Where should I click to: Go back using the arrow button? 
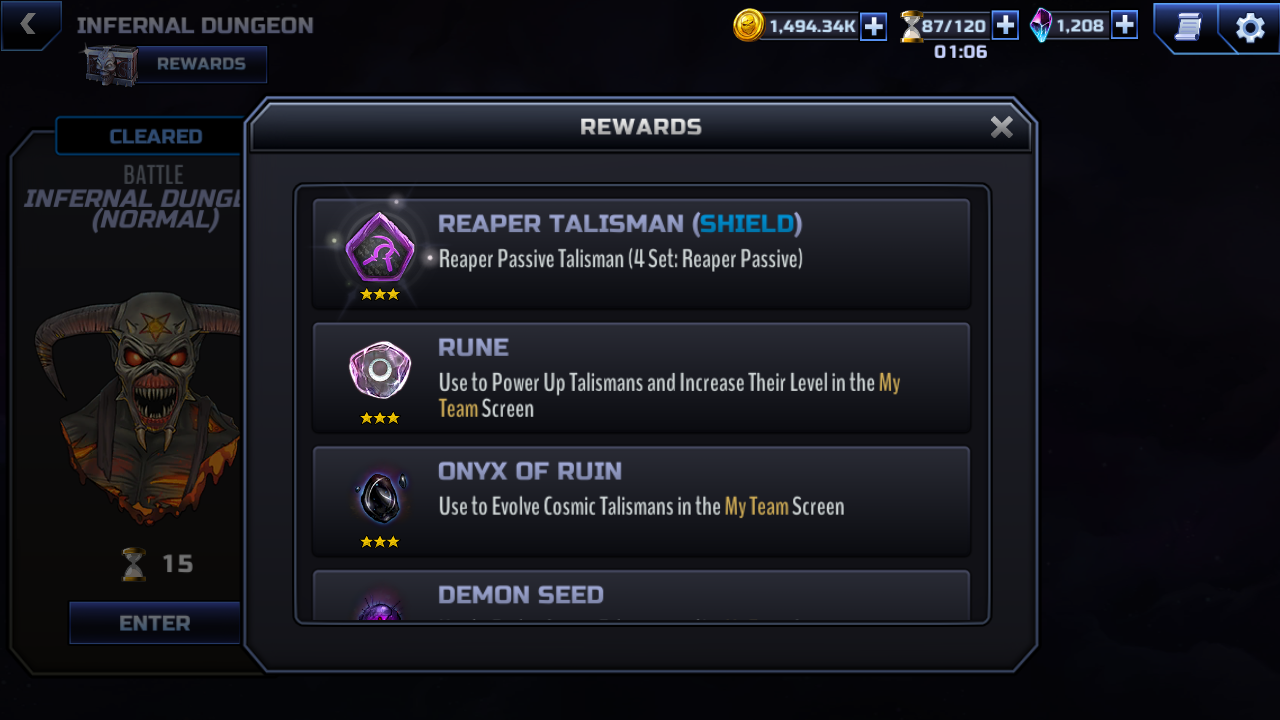point(28,25)
